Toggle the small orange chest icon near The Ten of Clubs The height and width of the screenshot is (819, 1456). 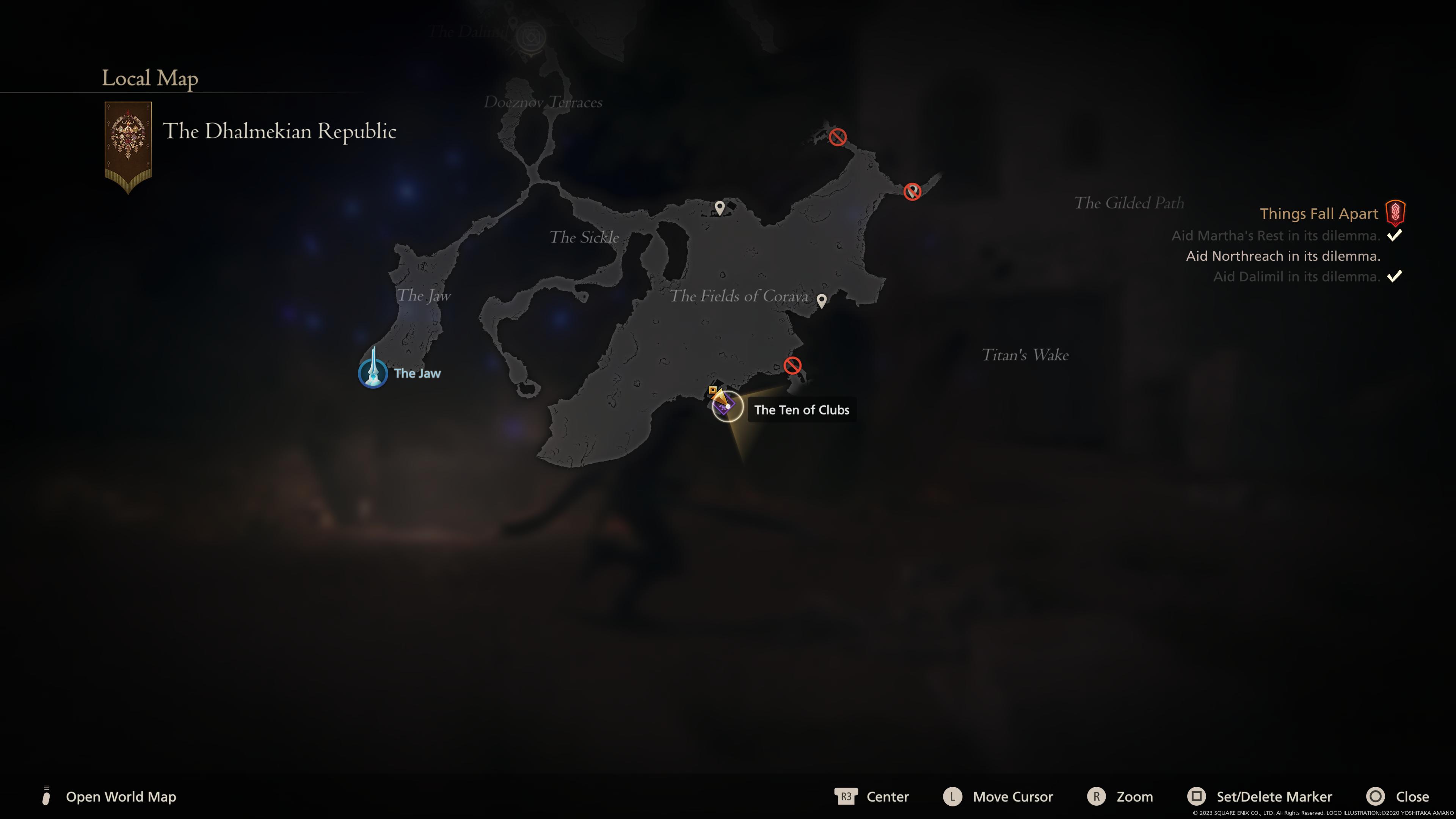pyautogui.click(x=712, y=389)
